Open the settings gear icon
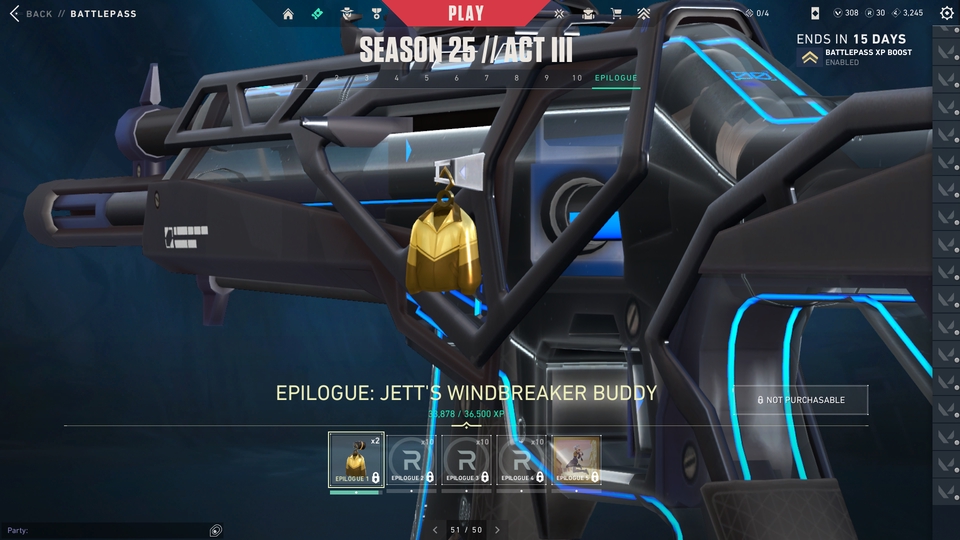This screenshot has height=540, width=960. pyautogui.click(x=946, y=14)
